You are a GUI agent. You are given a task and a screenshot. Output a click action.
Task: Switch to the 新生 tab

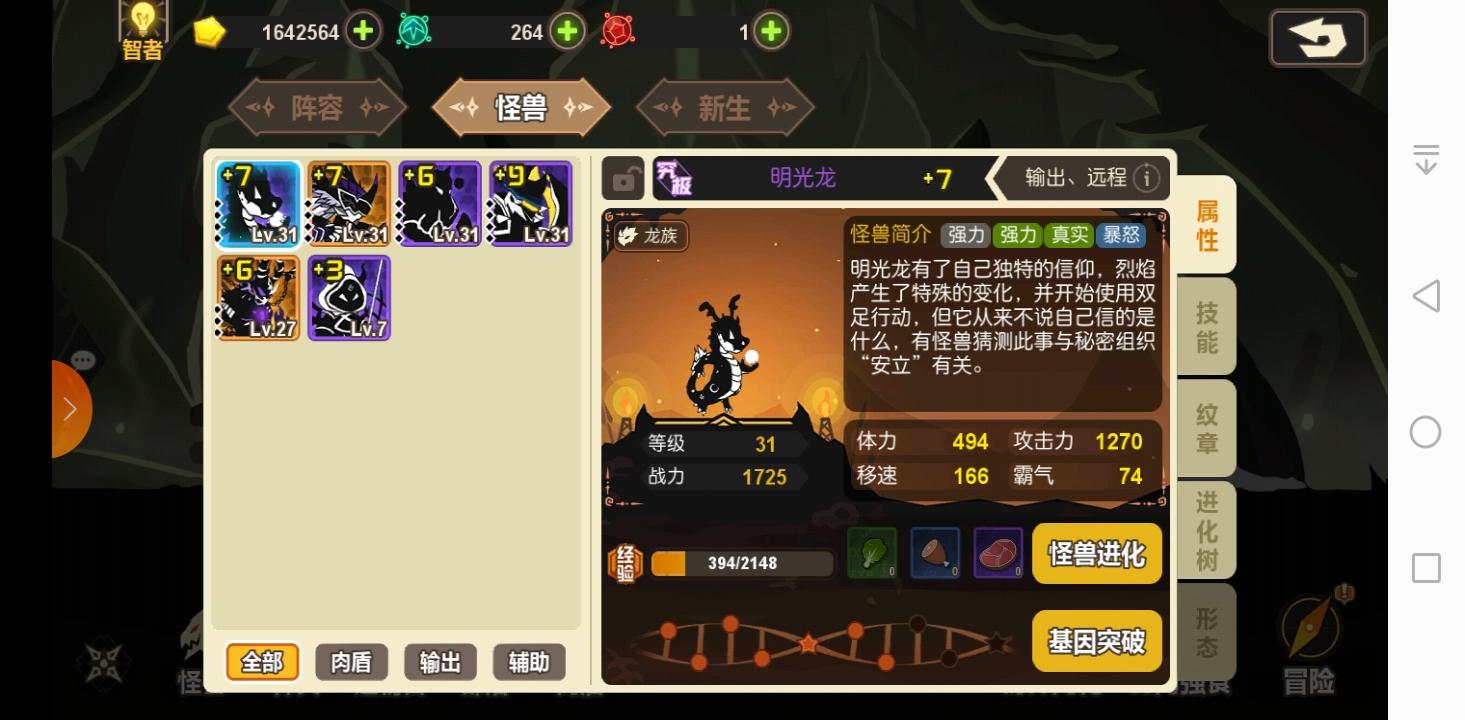point(725,107)
